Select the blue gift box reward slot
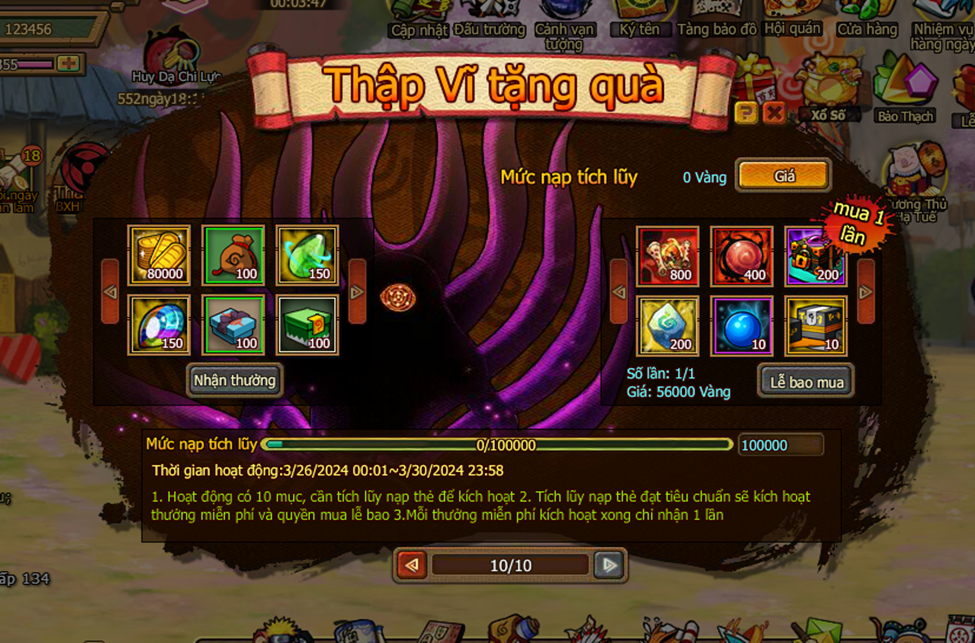Viewport: 975px width, 643px height. pos(233,325)
